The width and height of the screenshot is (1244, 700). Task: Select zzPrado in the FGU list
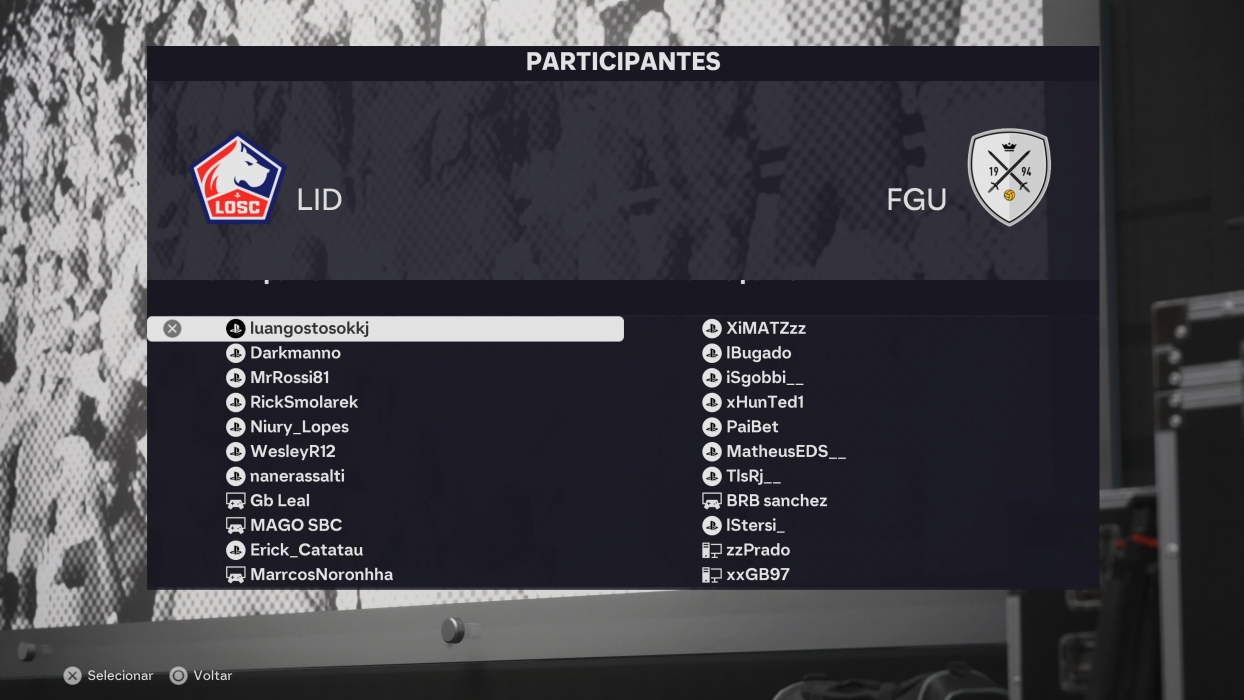click(757, 550)
